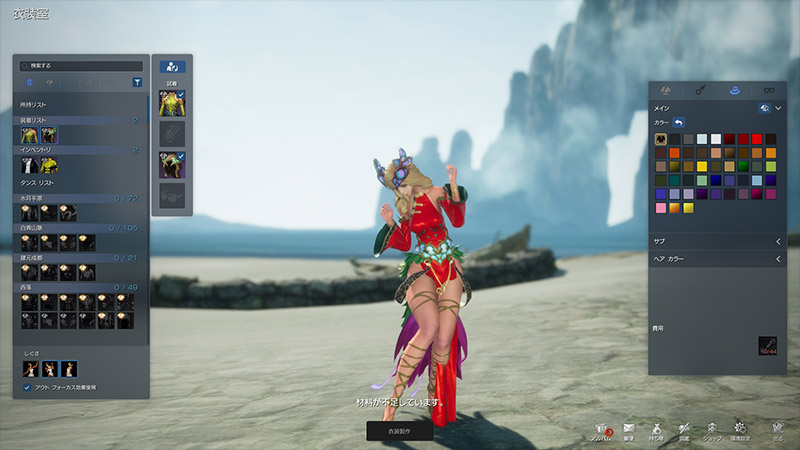This screenshot has width=800, height=450.
Task: Switch to the glasses accessory tab
Action: [769, 90]
